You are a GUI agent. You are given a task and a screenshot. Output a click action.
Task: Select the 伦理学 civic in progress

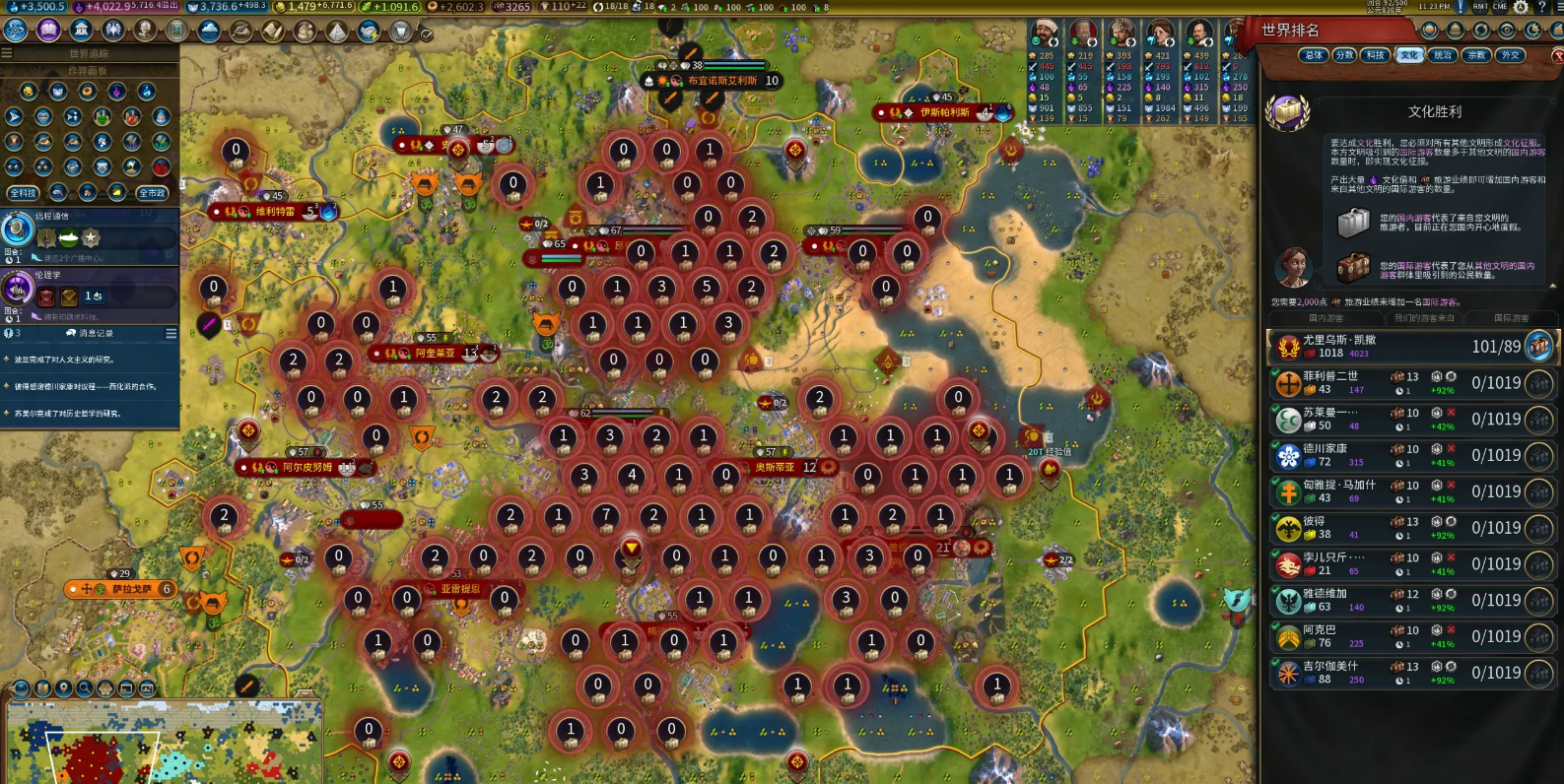[x=89, y=294]
